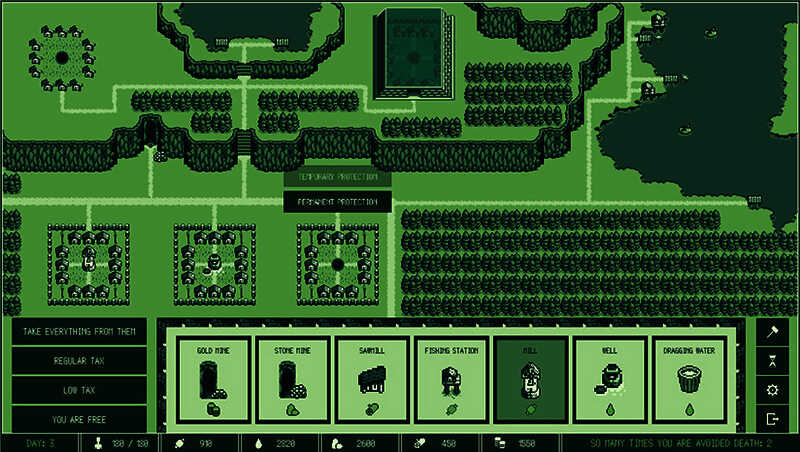The image size is (800, 452).
Task: Pick the 'Take Everything From Them' policy
Action: [80, 331]
